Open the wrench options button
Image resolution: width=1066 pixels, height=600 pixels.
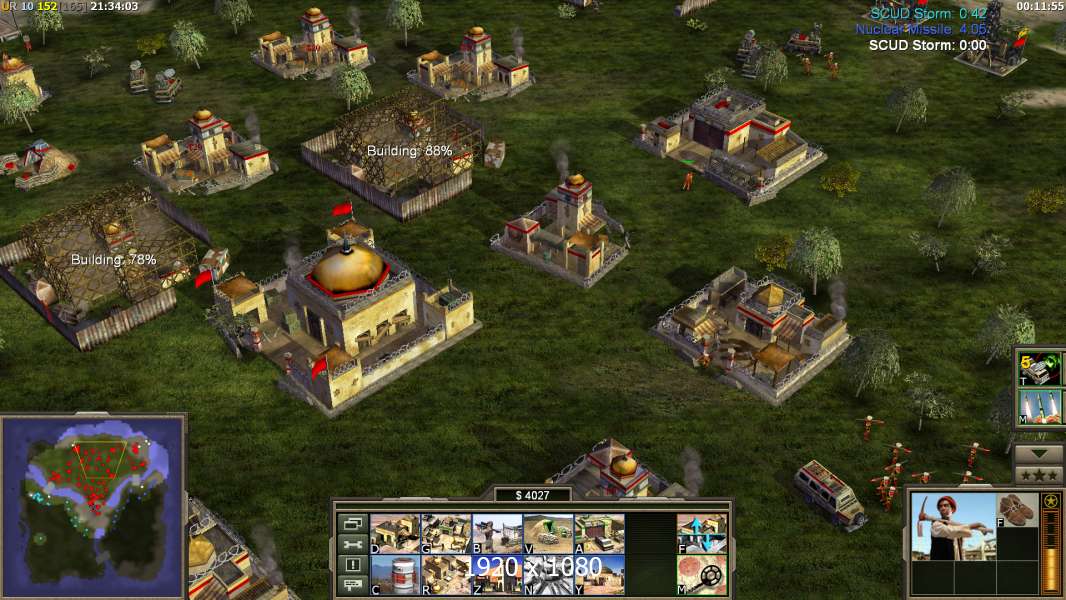(x=352, y=544)
